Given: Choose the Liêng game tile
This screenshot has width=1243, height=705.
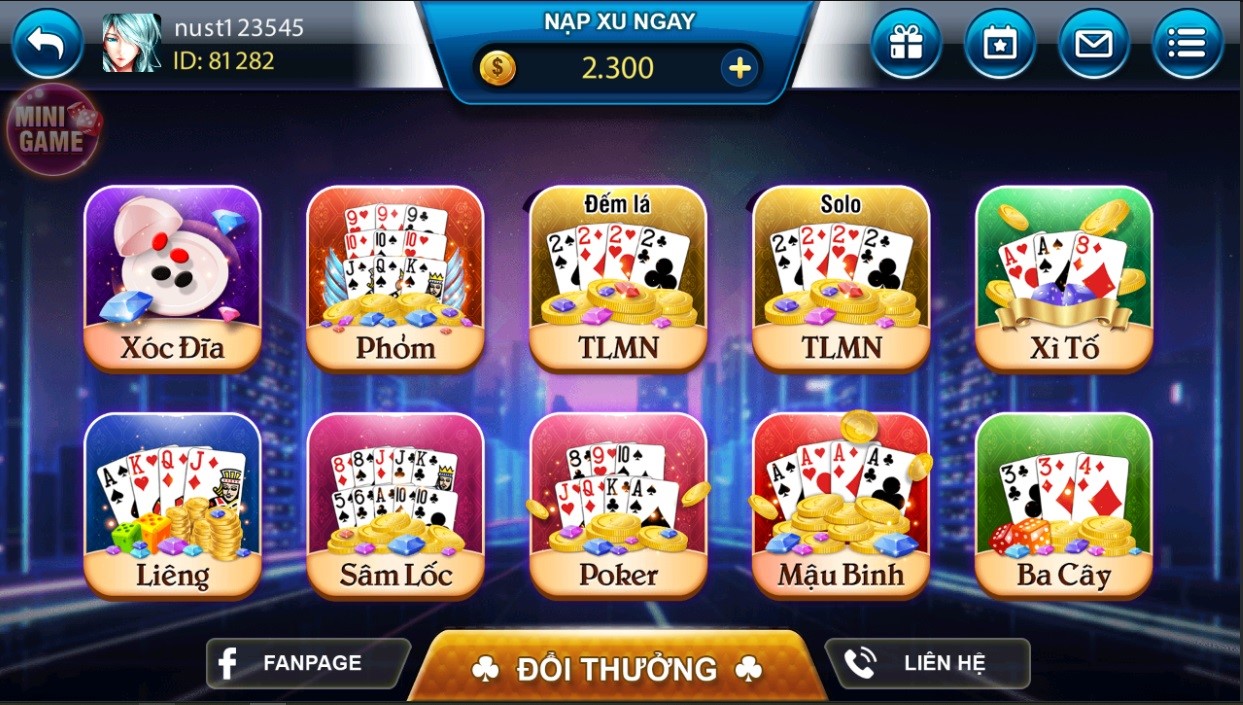Looking at the screenshot, I should [x=172, y=504].
